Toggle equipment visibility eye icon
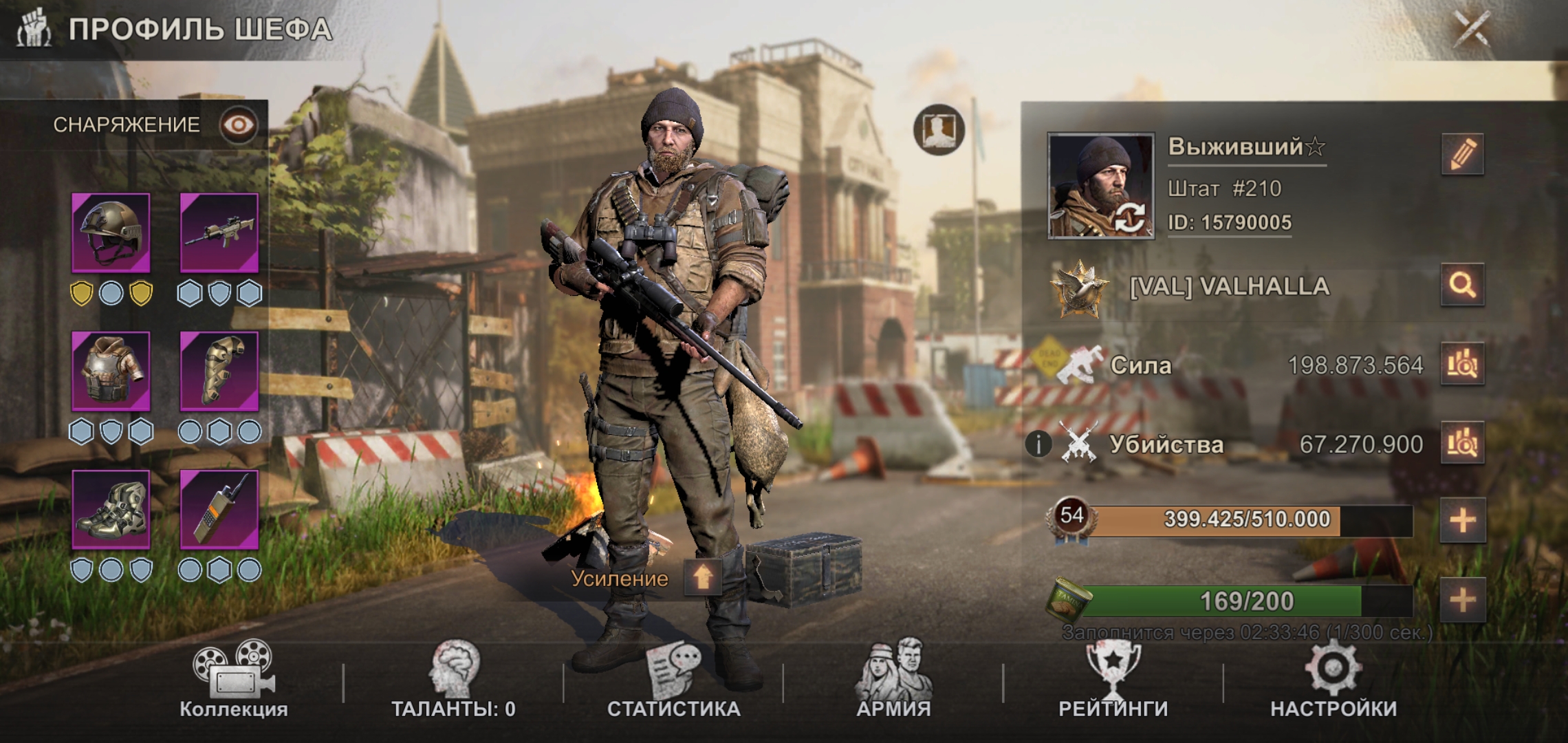 point(238,125)
